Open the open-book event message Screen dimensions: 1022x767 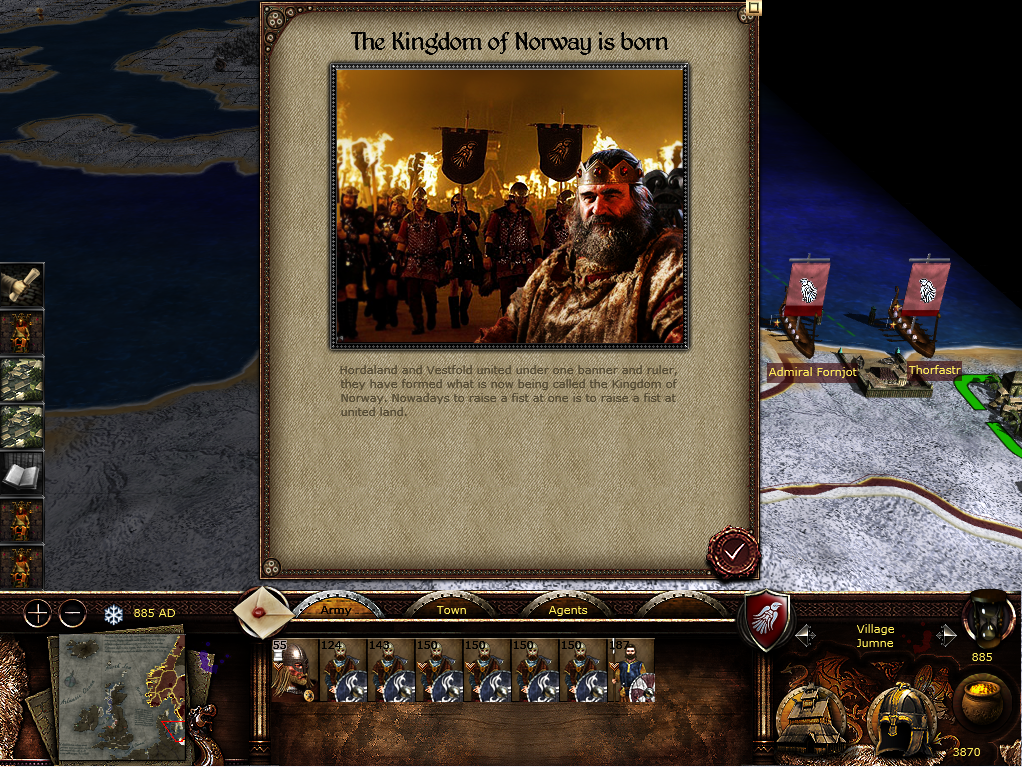tap(21, 473)
